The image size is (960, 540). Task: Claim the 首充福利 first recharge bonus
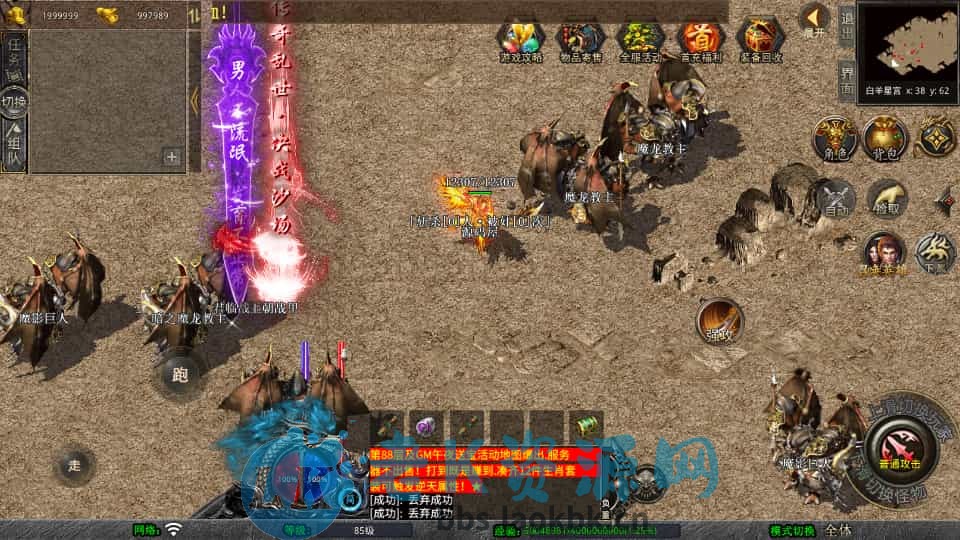click(700, 40)
